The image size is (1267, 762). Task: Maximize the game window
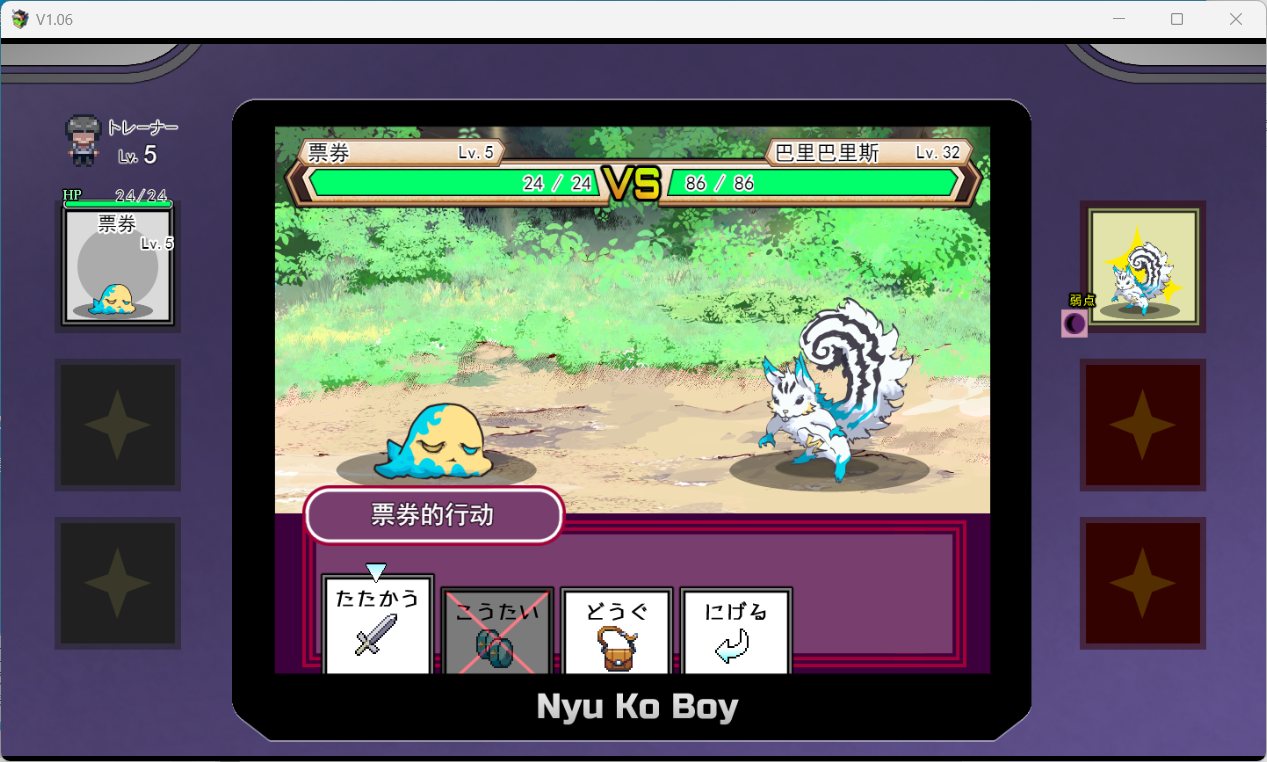click(1177, 19)
